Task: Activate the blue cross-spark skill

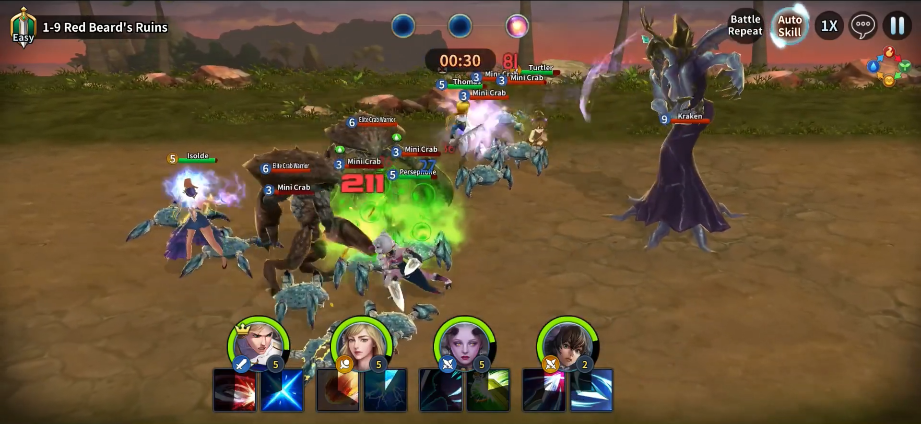Action: click(282, 390)
